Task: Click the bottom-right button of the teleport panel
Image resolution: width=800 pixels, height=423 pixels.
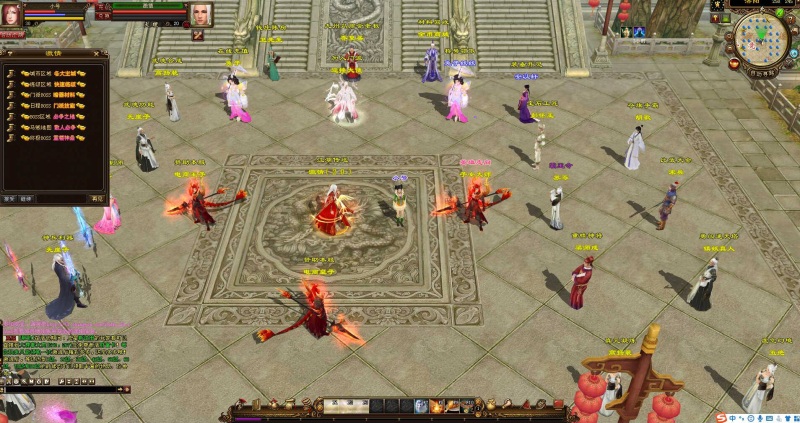Action: 97,198
